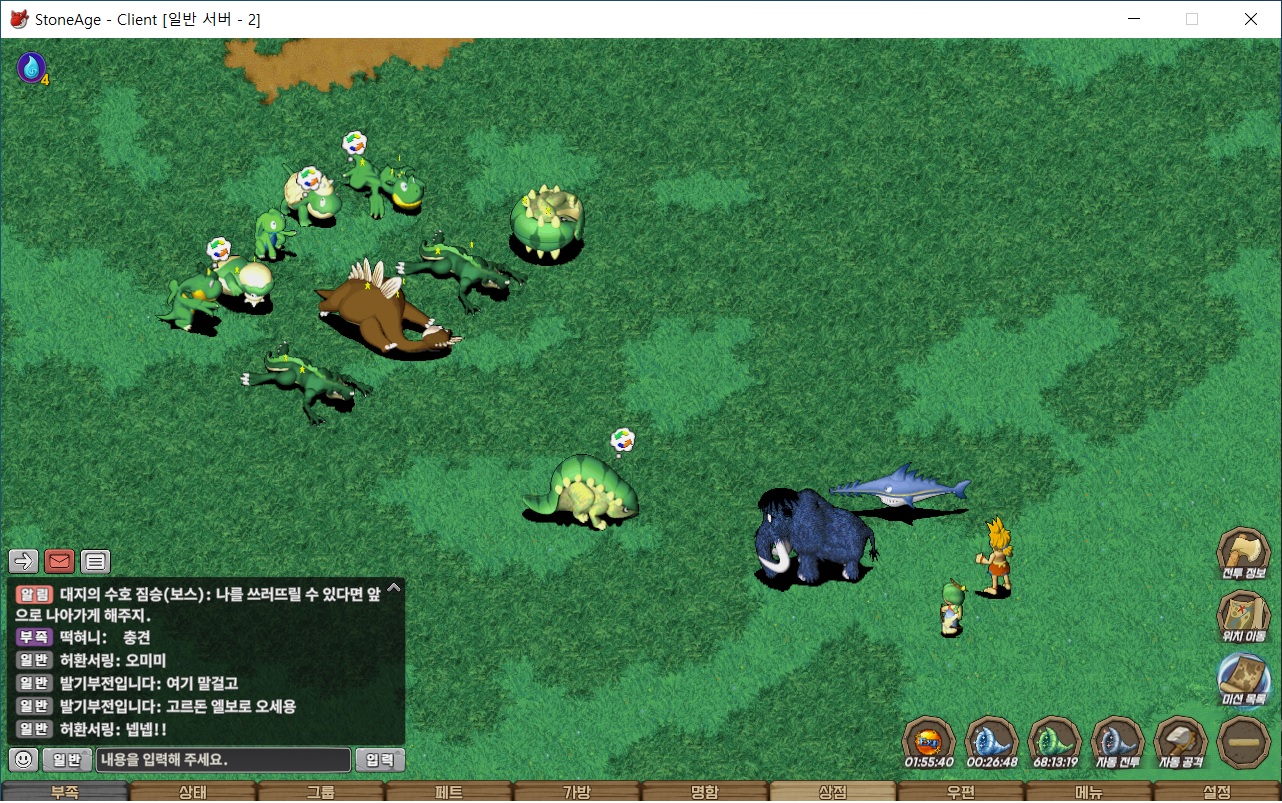Open the 상점 (Shop) menu
Viewport: 1282px width, 803px height.
pos(832,792)
